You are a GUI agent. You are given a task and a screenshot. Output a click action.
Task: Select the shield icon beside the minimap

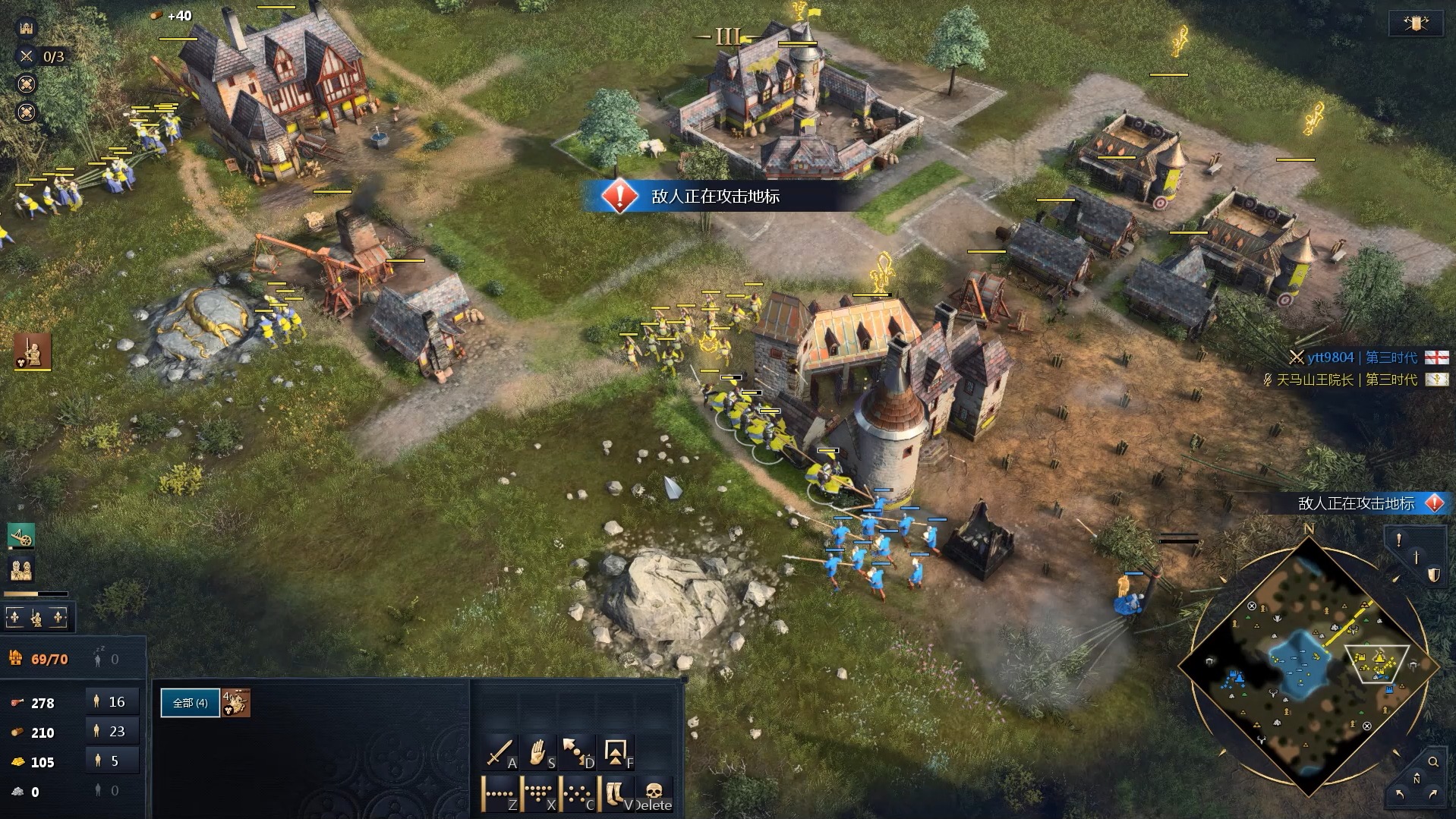point(1432,575)
